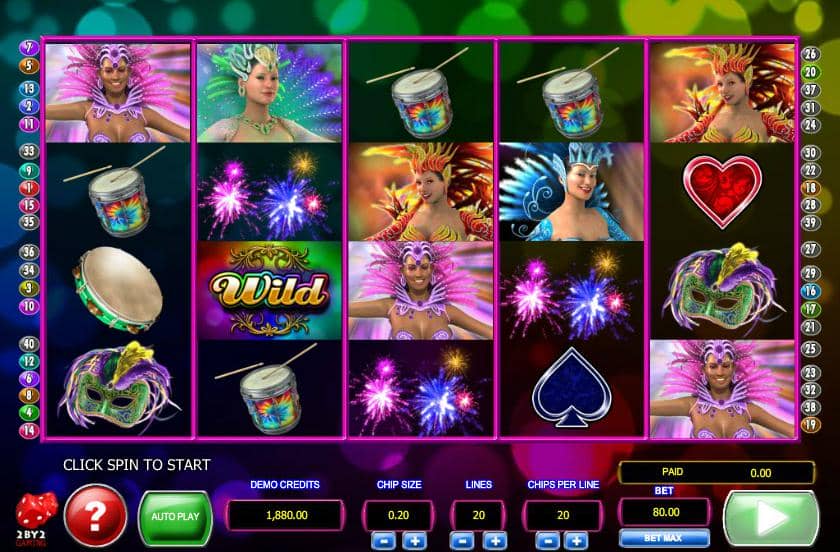Hit the Bet Max button
This screenshot has height=552, width=840.
click(x=651, y=539)
